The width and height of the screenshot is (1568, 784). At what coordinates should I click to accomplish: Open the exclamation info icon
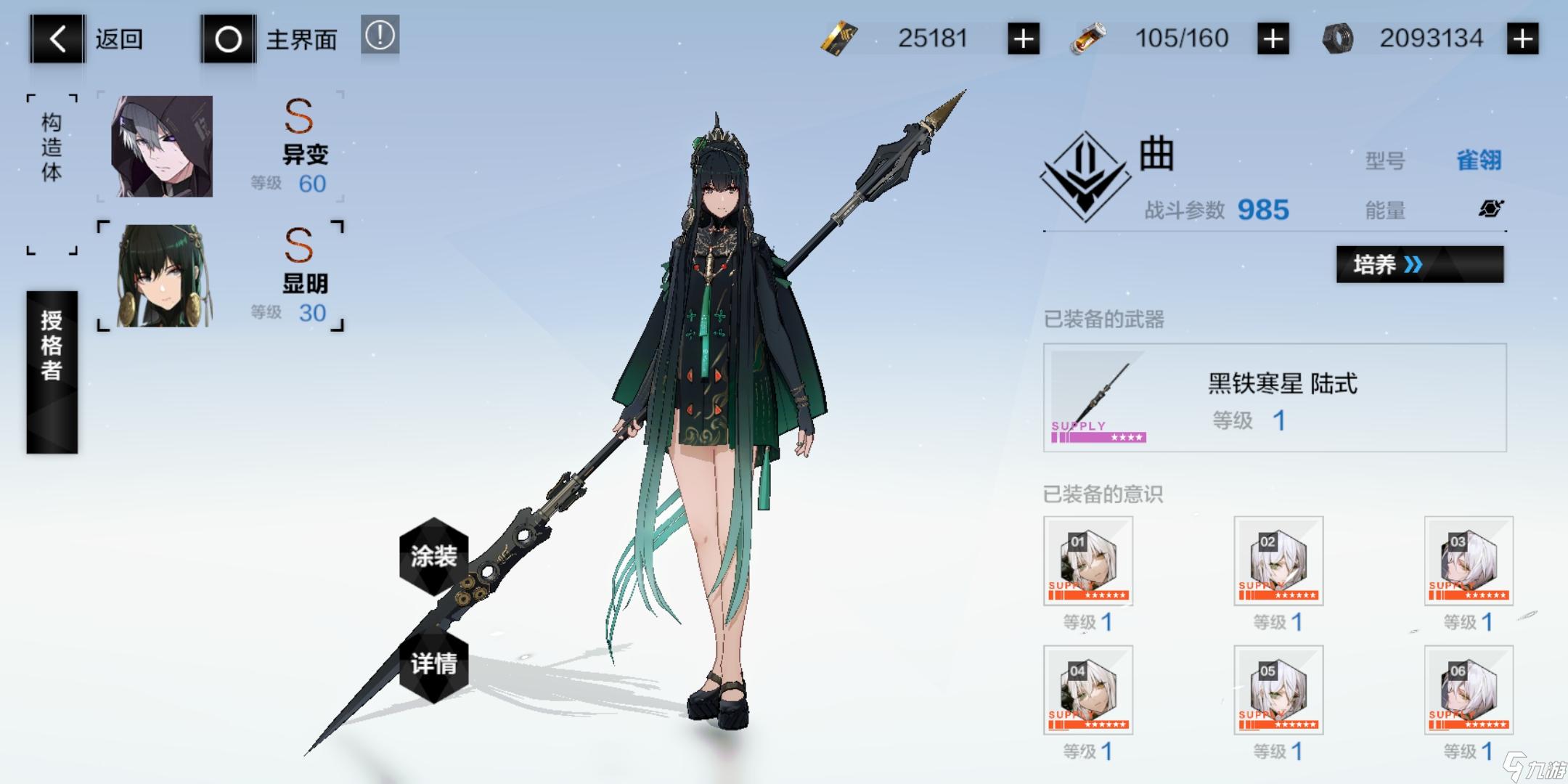(380, 36)
